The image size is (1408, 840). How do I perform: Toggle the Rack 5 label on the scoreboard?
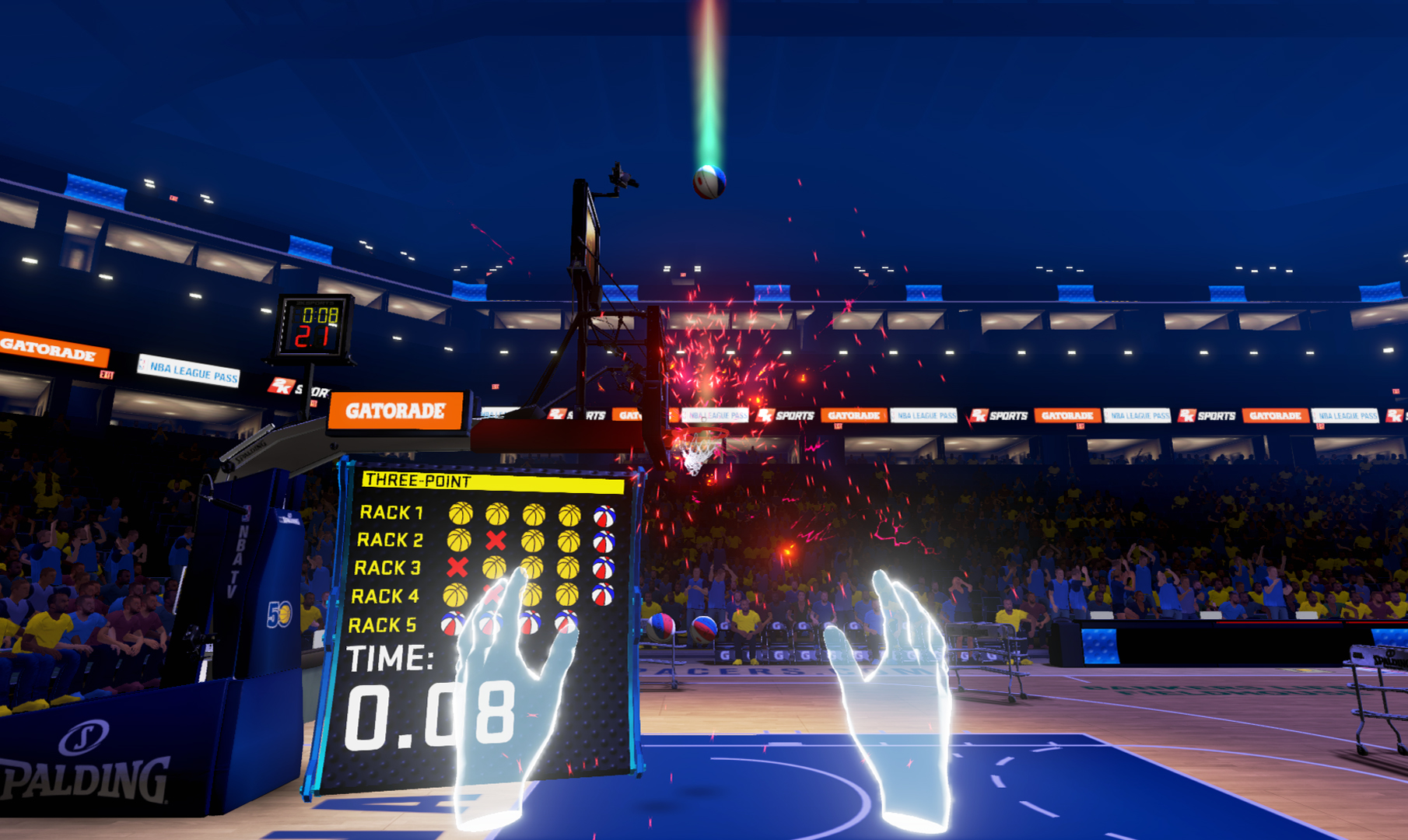(x=383, y=624)
